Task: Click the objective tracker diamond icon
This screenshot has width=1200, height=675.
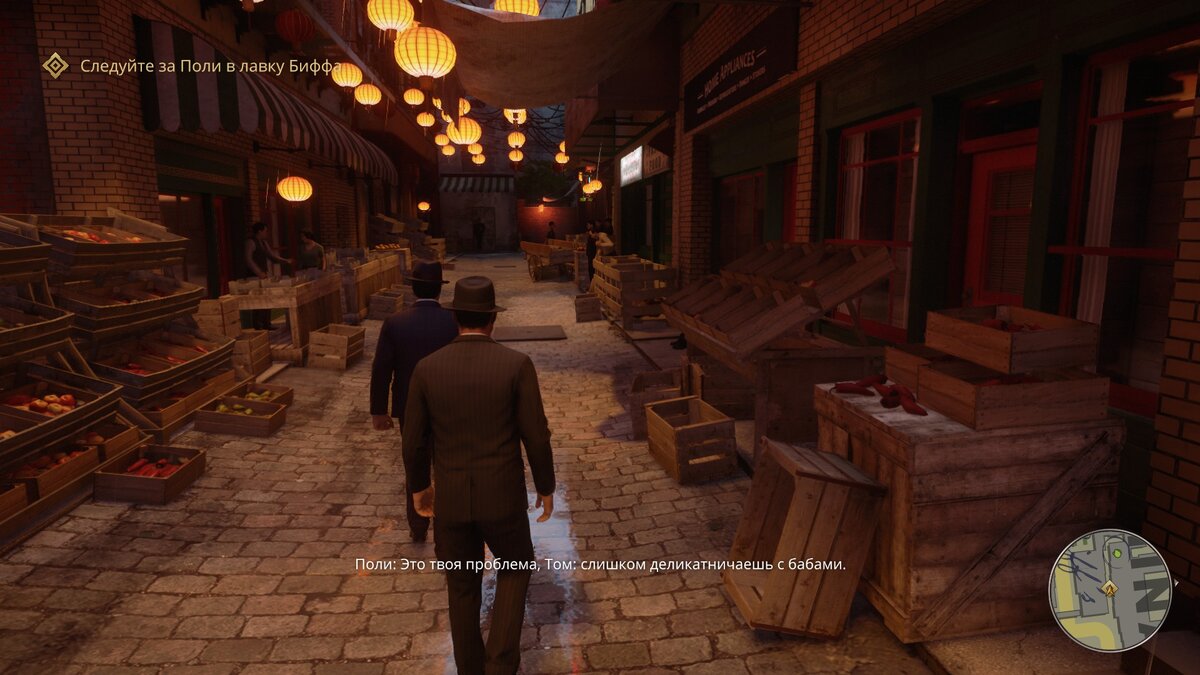Action: pos(55,66)
